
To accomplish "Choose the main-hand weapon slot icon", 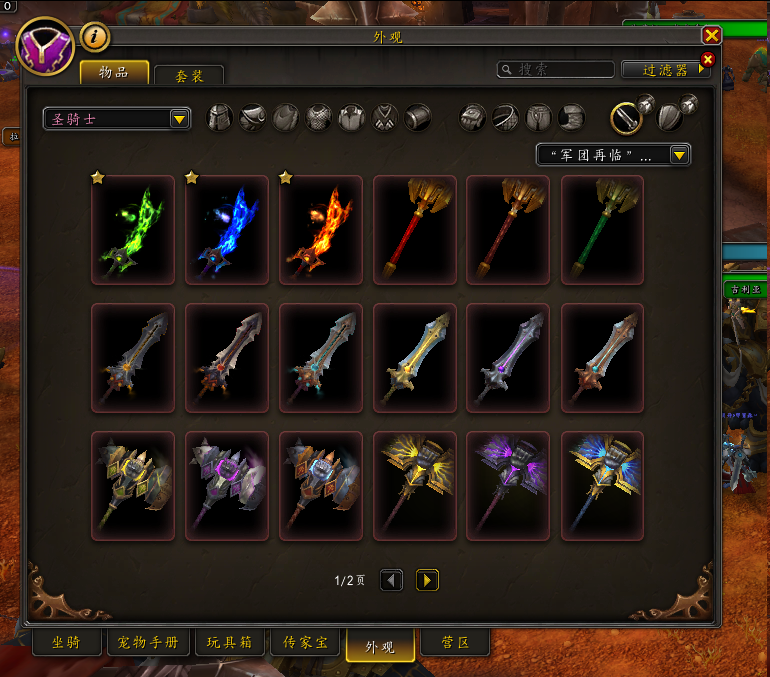I will tap(627, 118).
